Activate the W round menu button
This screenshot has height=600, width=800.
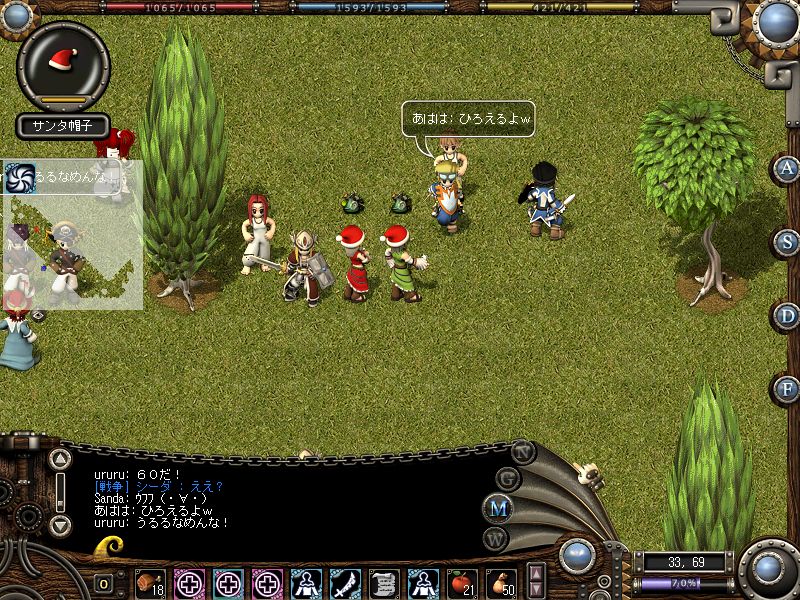point(497,539)
